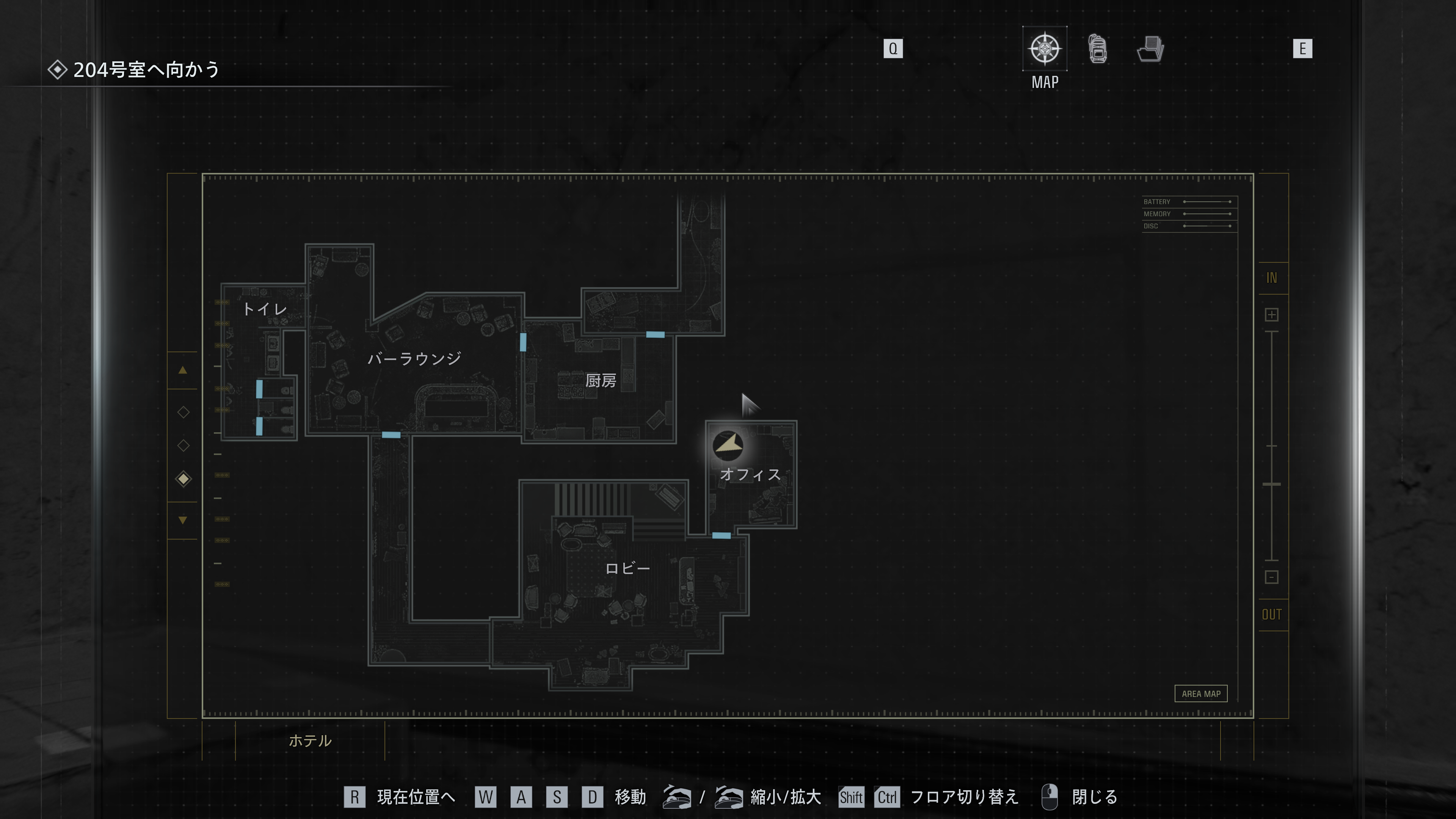Zoom out with the minus button
Viewport: 1456px width, 819px height.
point(1271,577)
